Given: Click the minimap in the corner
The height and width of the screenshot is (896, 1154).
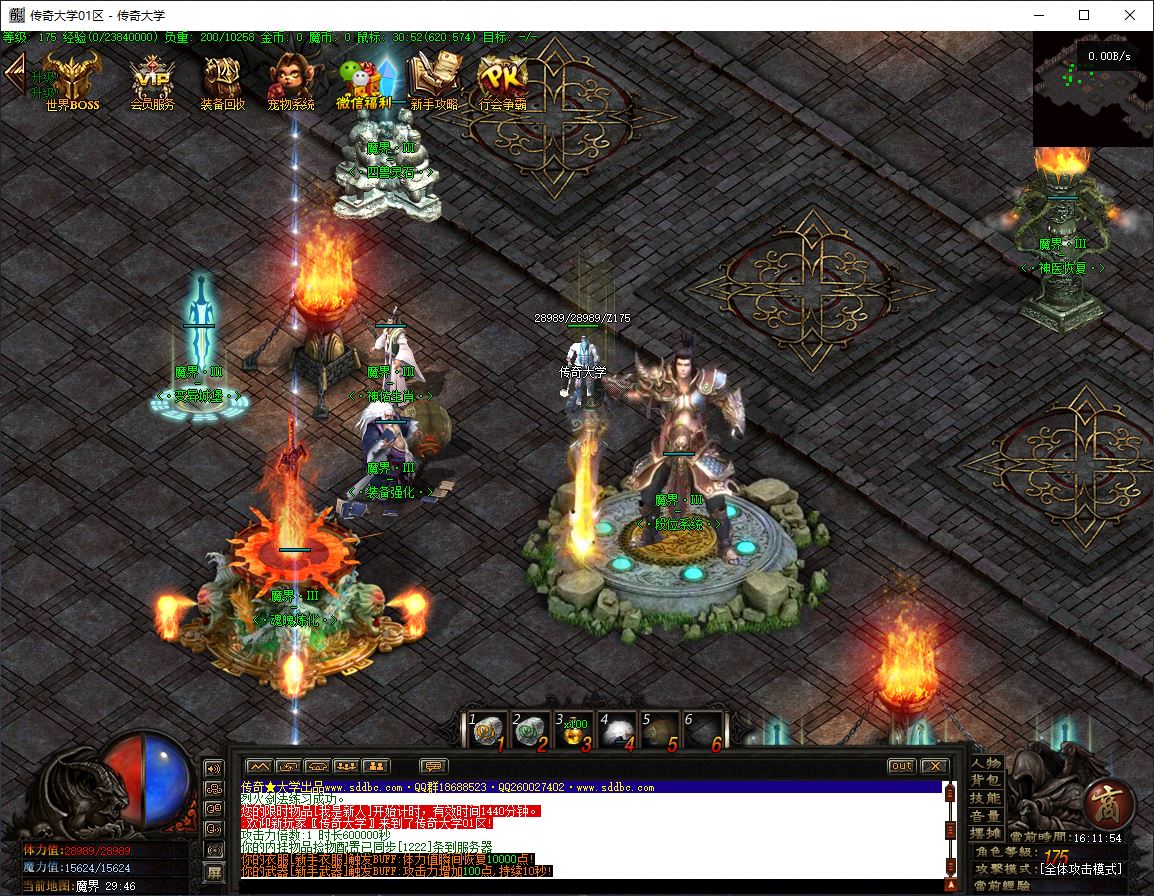Looking at the screenshot, I should (1092, 88).
